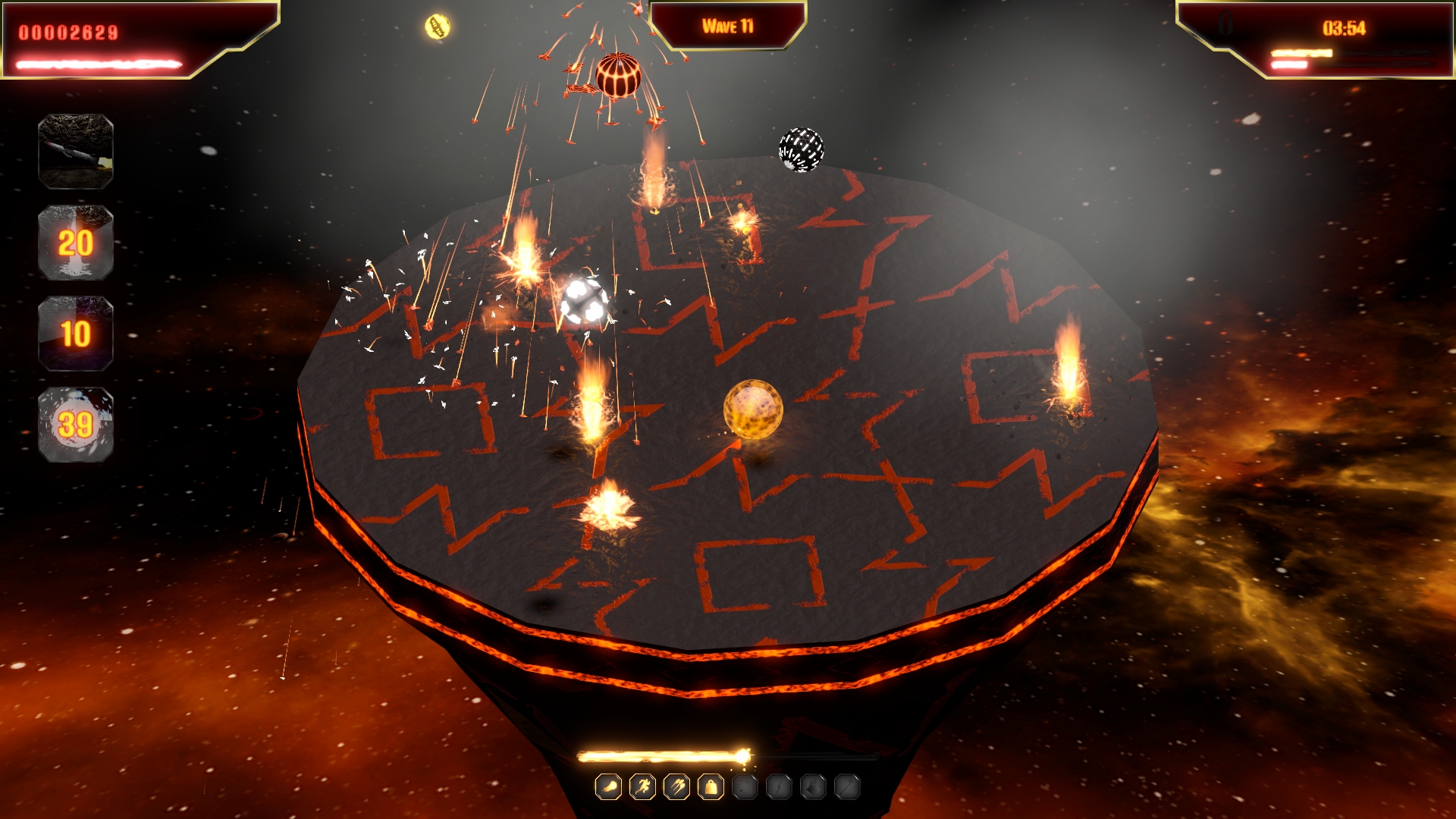The height and width of the screenshot is (819, 1456).
Task: Choose the greyed-out axe upgrade icon
Action: pyautogui.click(x=847, y=787)
